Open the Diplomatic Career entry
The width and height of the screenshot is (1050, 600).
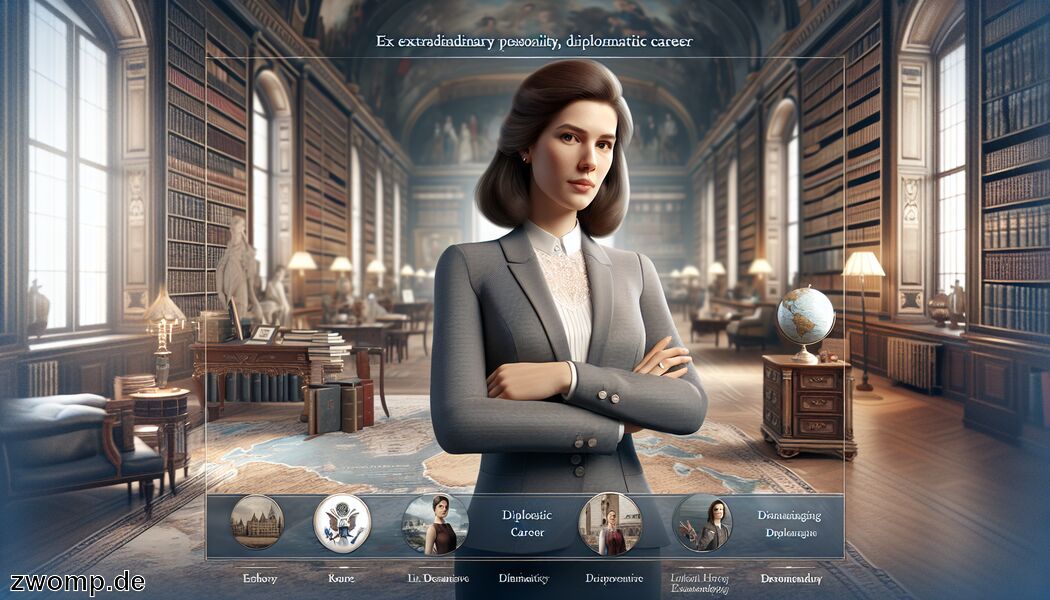pos(523,524)
